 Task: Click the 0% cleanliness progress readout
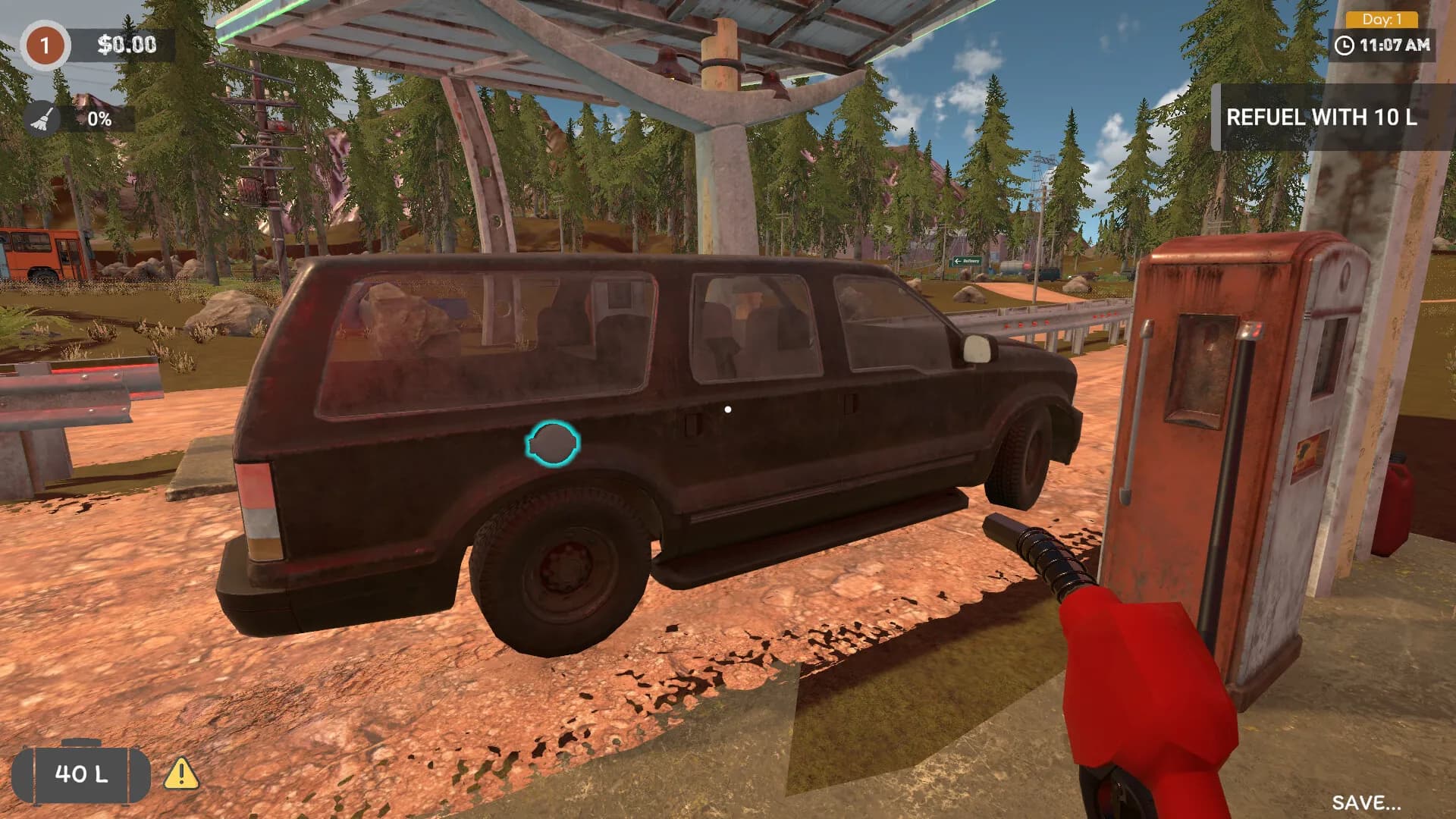(x=99, y=118)
